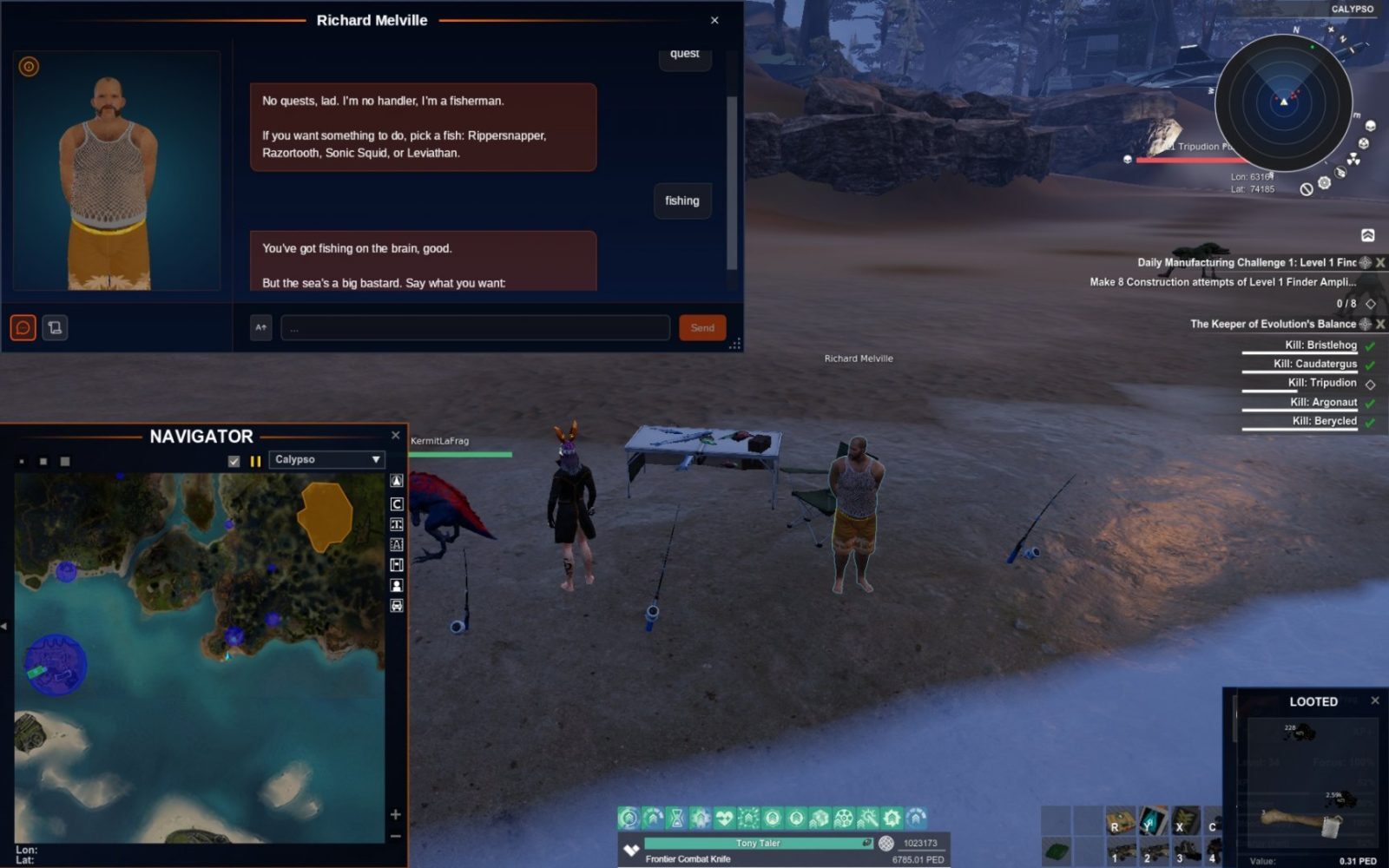The height and width of the screenshot is (868, 1389).
Task: Click the C icon in Navigator sidebar
Action: point(397,503)
